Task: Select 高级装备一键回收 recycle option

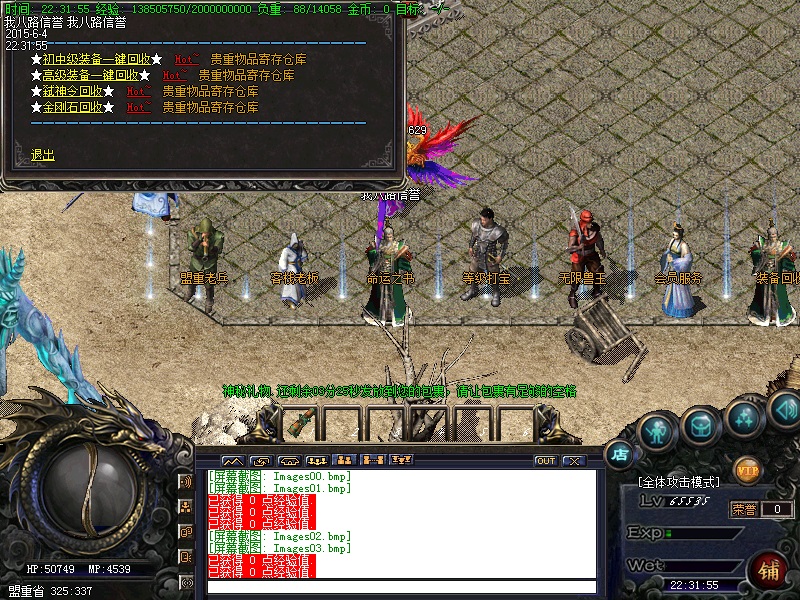Action: coord(90,75)
